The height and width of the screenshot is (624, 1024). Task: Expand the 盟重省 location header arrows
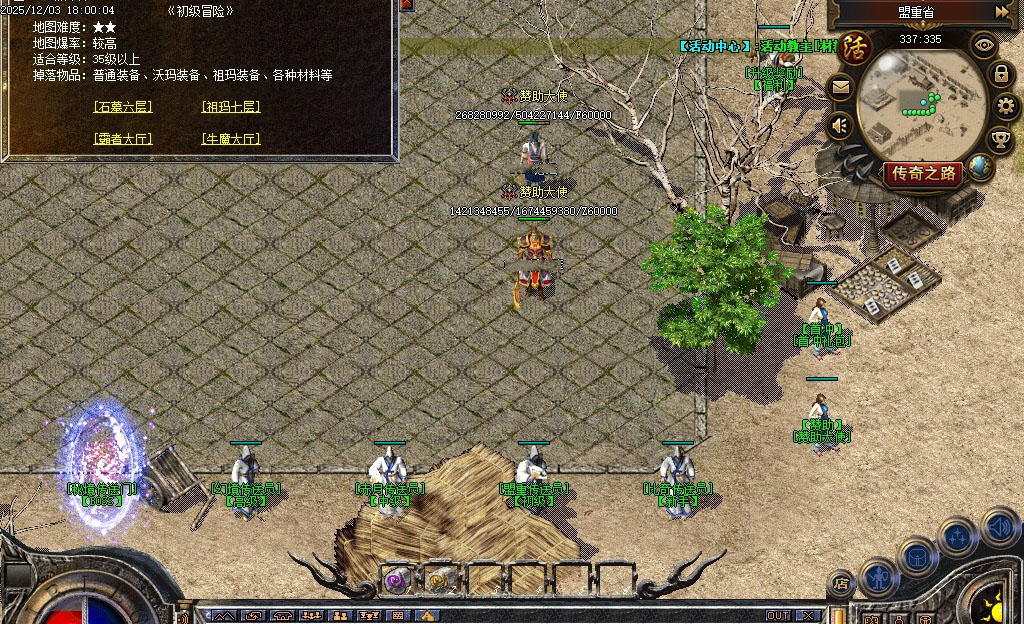pyautogui.click(x=1002, y=12)
